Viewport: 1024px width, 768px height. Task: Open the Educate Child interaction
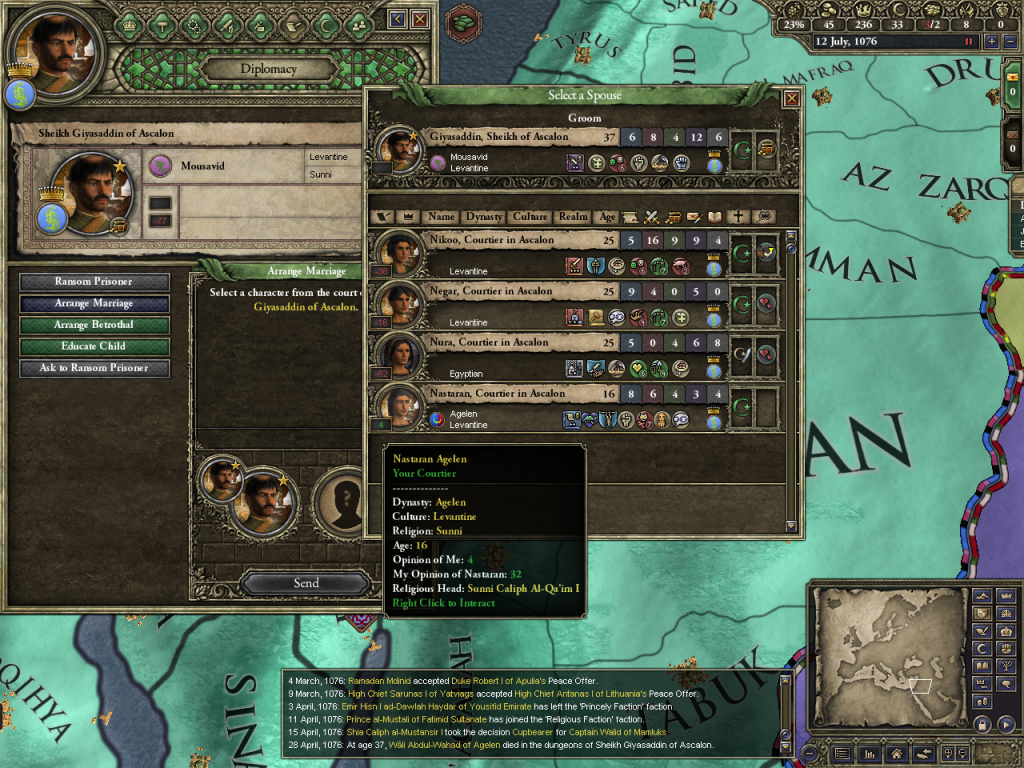pos(94,346)
